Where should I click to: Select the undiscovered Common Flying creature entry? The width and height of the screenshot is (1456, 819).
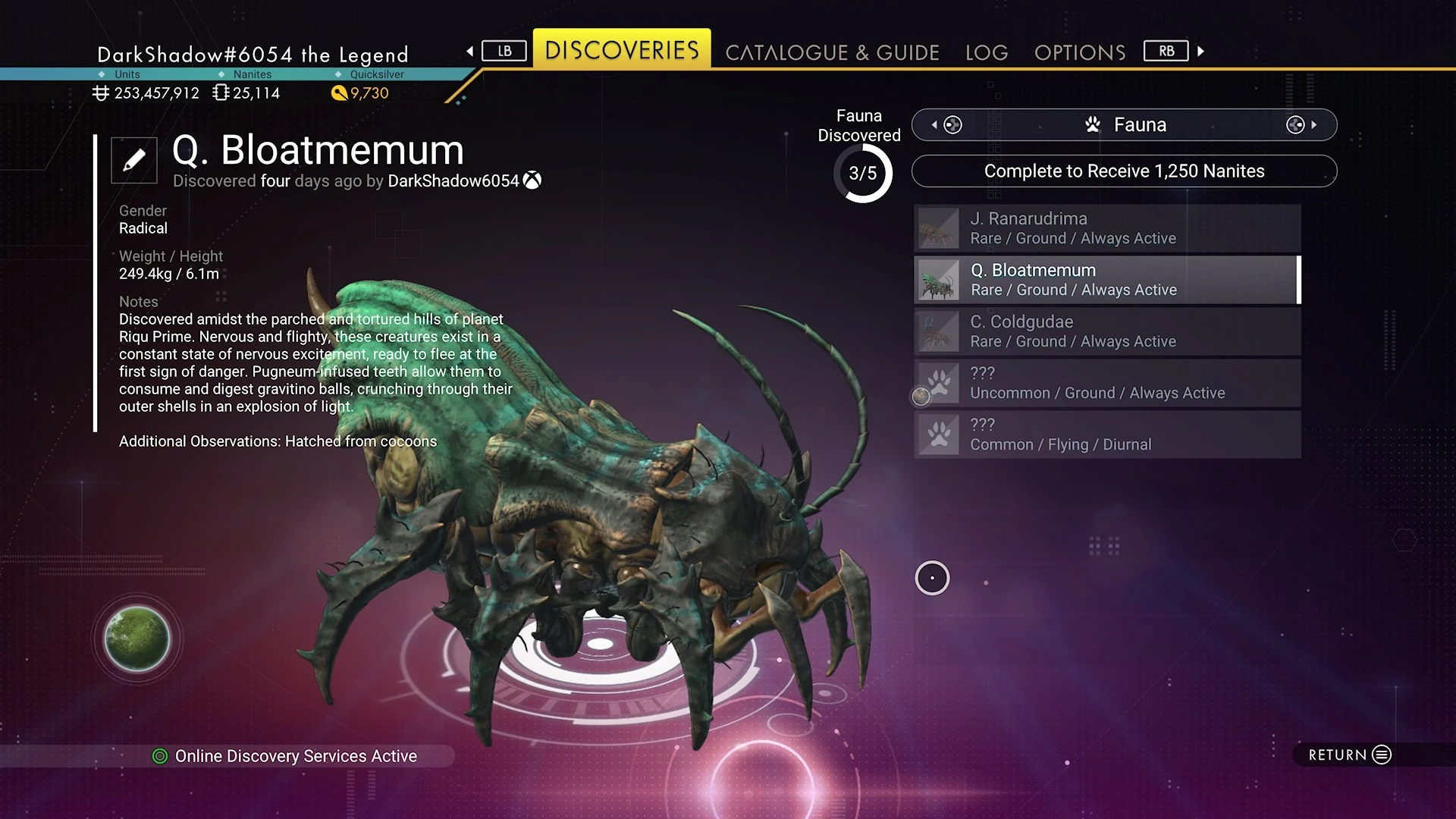(1107, 435)
